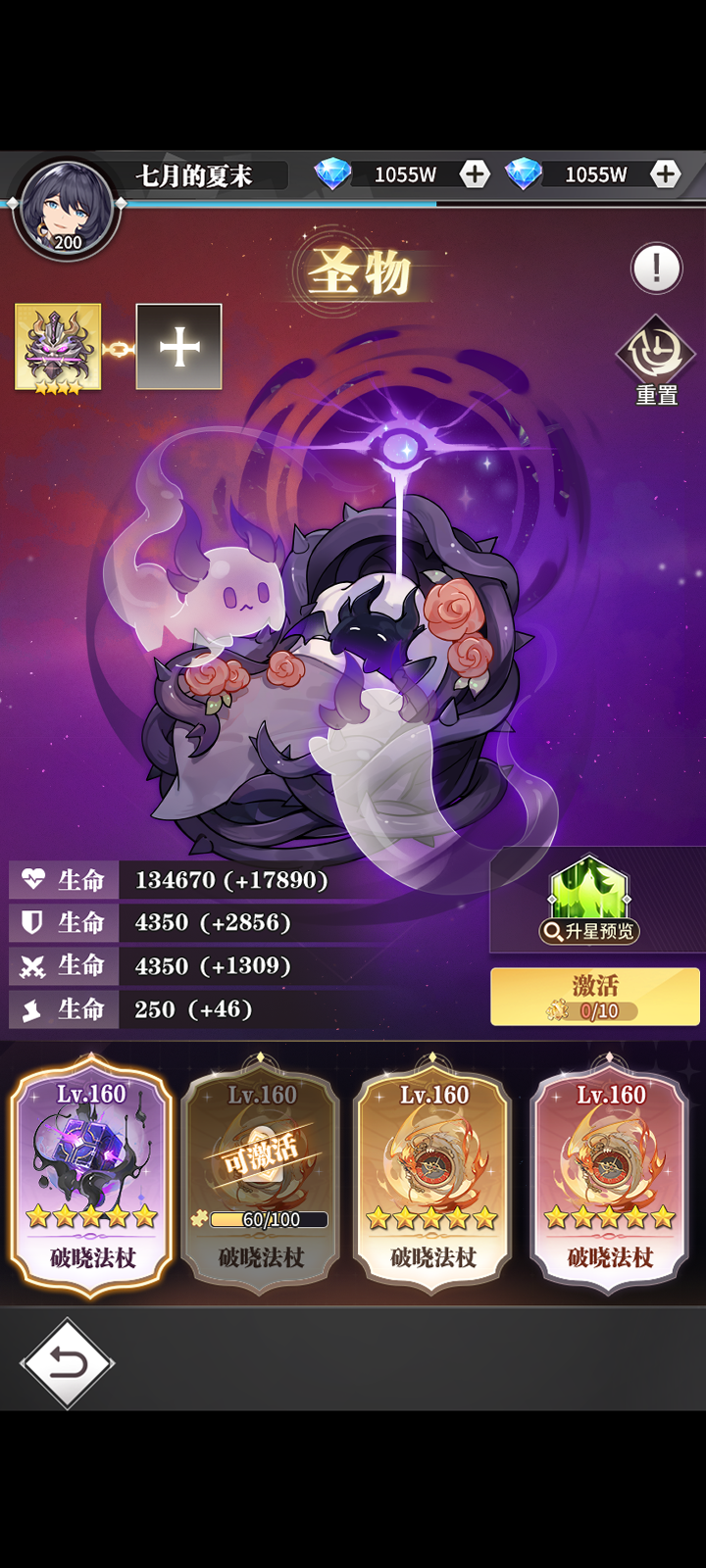The image size is (706, 1568).
Task: Select the equipped four-star relic slot
Action: tap(58, 347)
